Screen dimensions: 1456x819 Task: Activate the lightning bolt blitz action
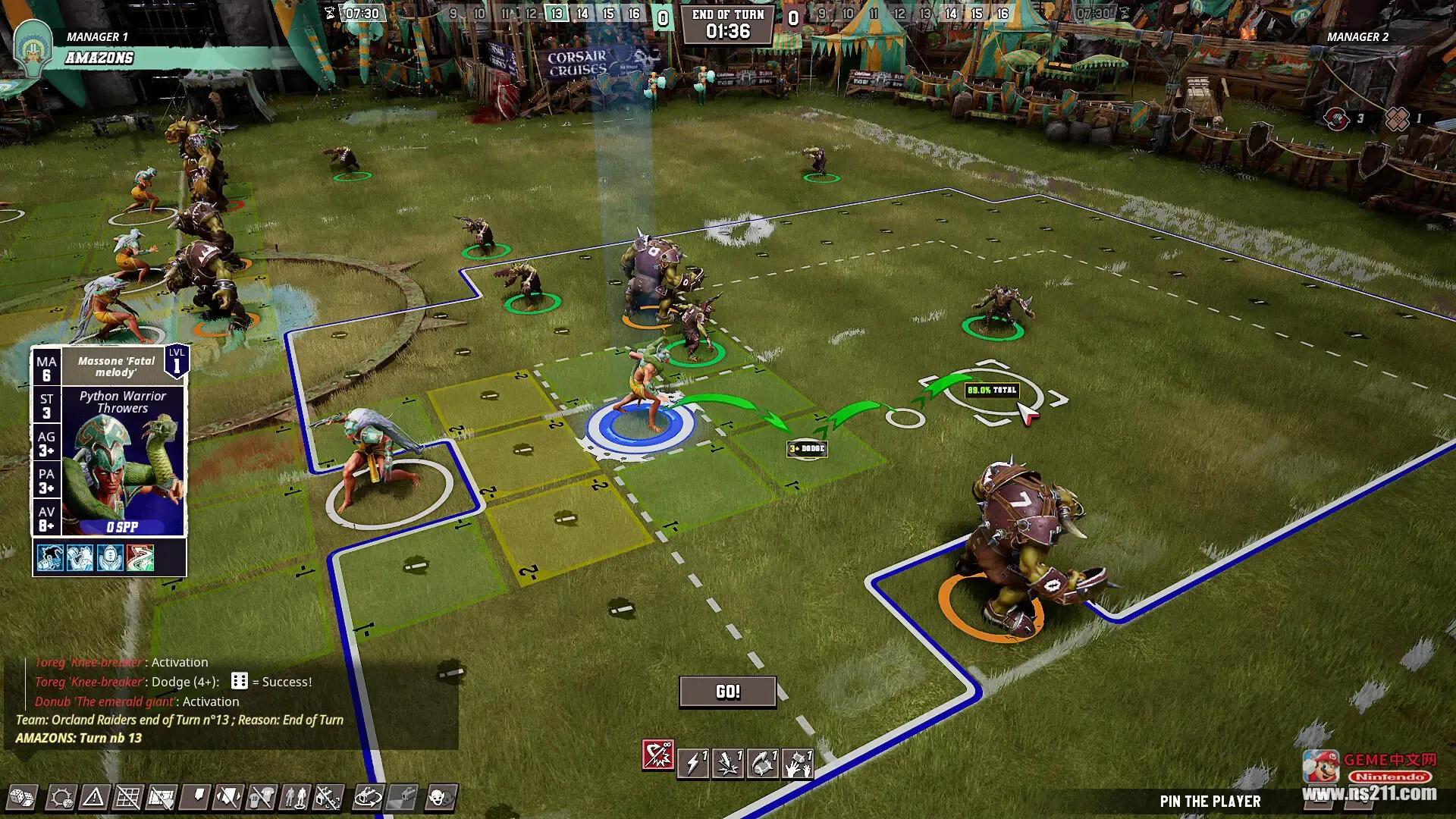click(693, 763)
